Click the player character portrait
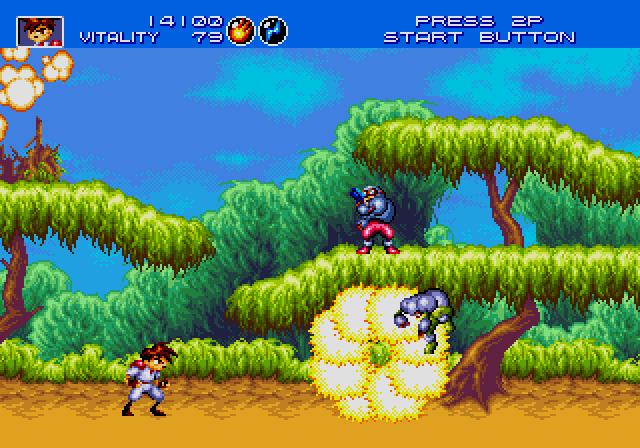 coord(40,30)
